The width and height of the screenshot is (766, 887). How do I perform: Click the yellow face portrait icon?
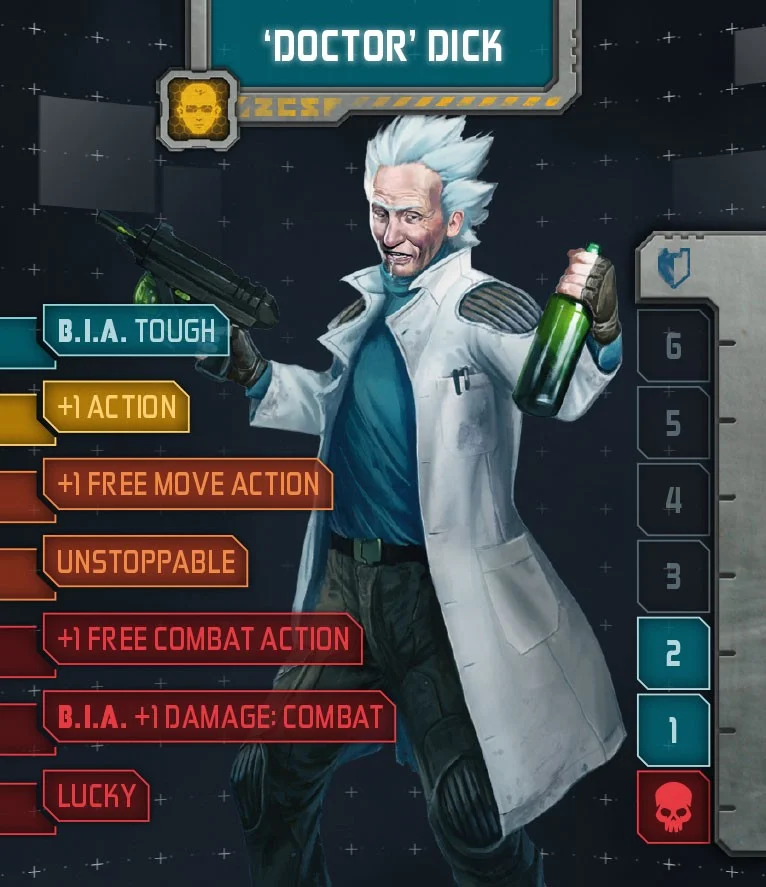click(197, 108)
